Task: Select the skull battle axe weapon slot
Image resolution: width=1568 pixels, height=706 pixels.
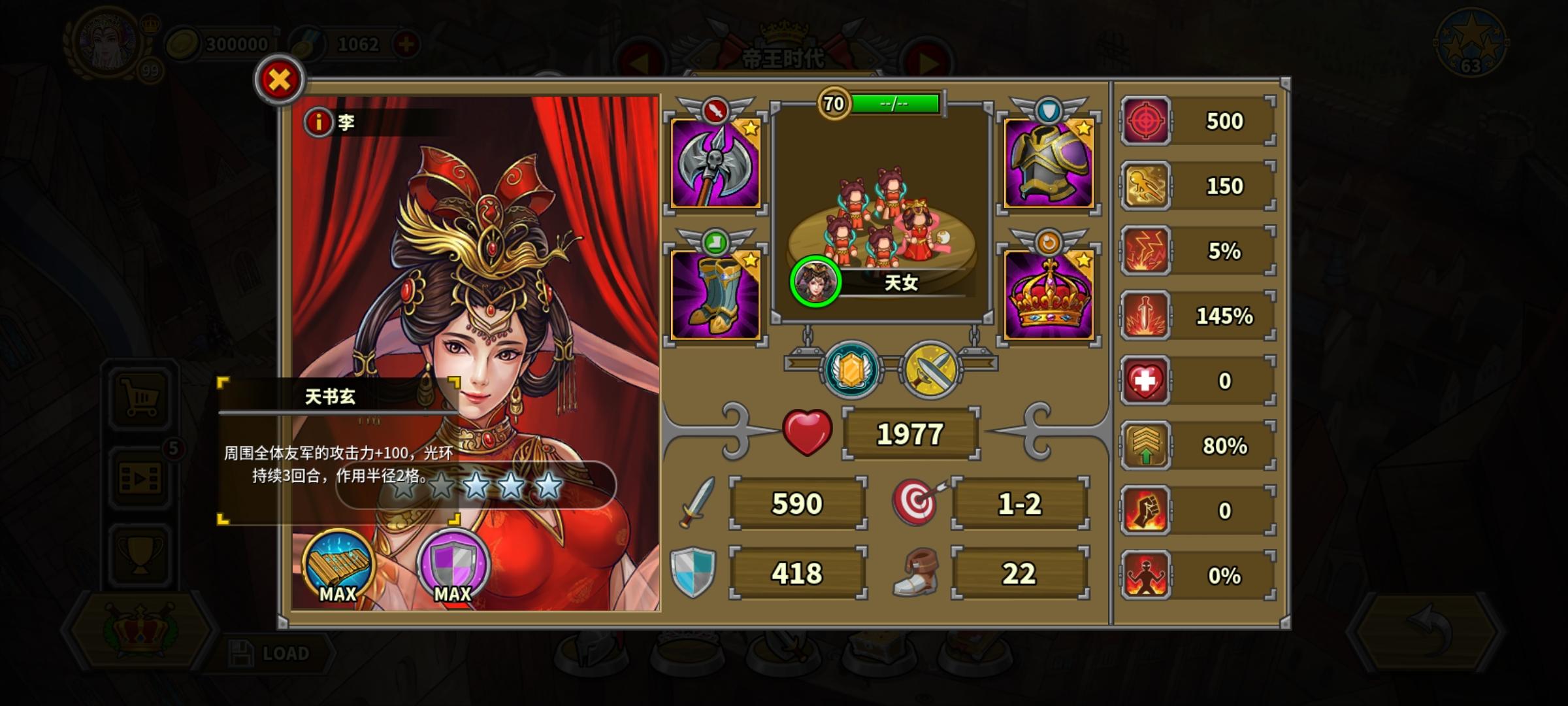Action: click(715, 163)
